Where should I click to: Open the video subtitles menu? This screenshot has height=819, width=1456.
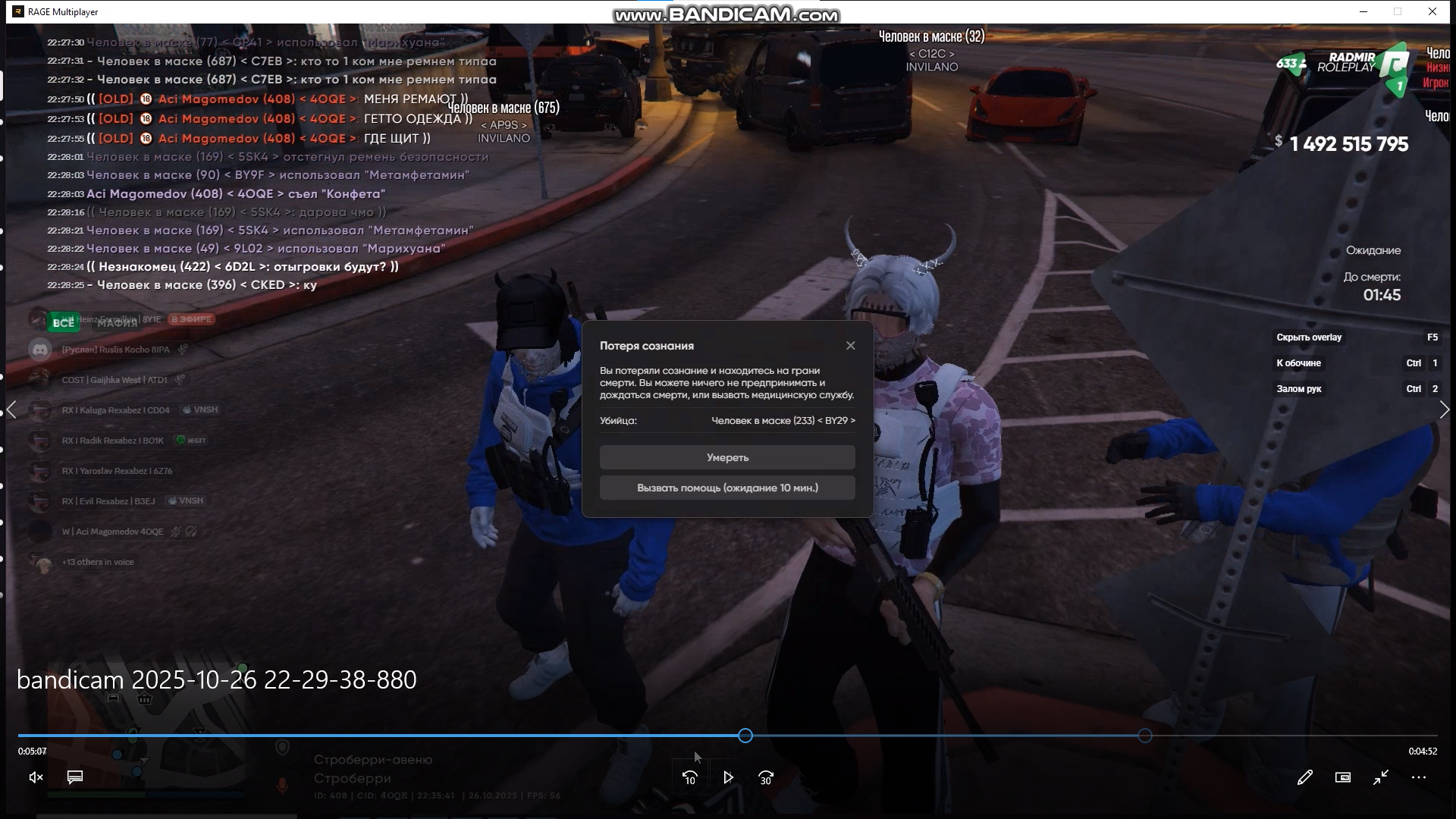point(75,777)
